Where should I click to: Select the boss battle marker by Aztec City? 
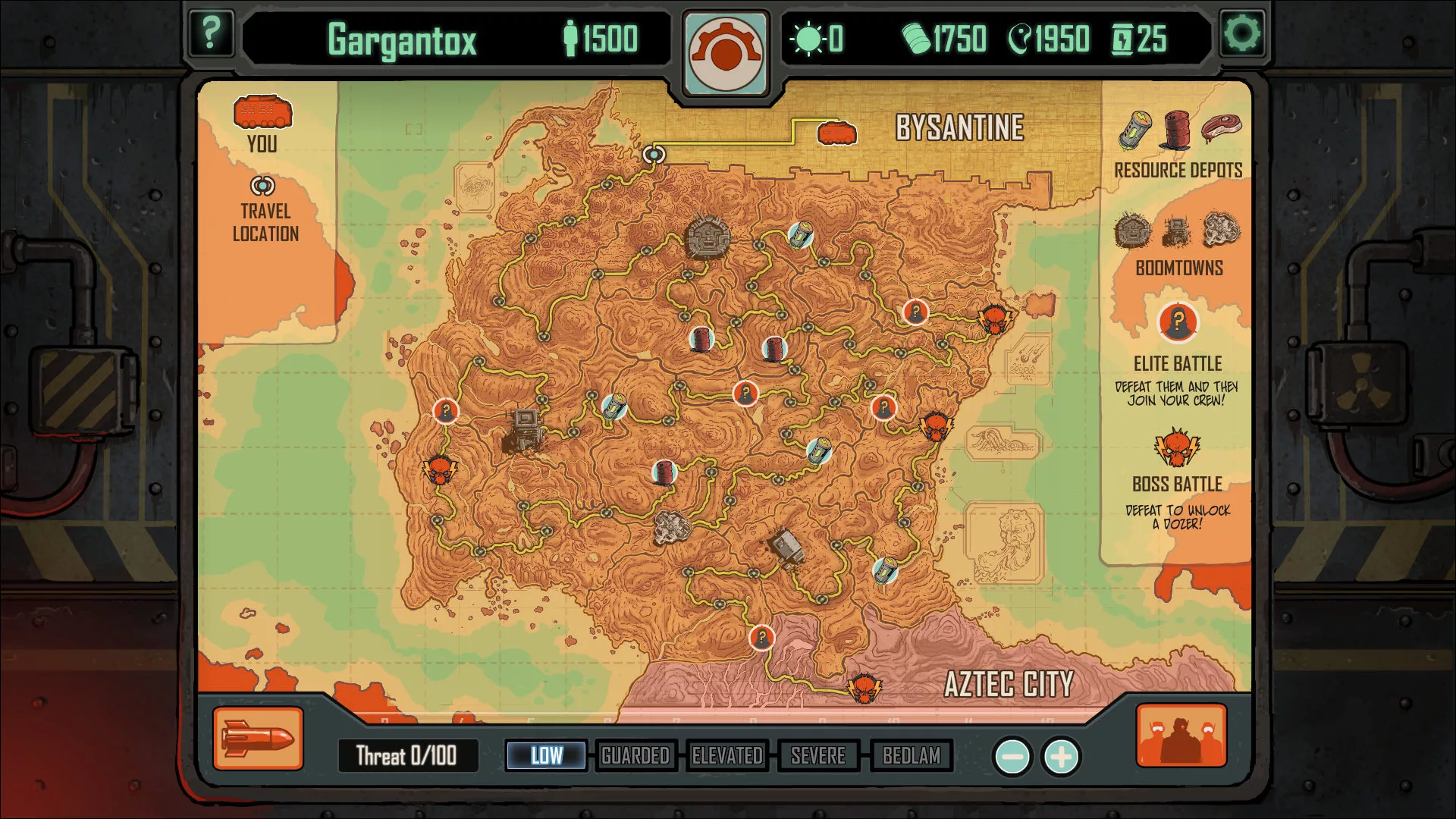click(864, 688)
